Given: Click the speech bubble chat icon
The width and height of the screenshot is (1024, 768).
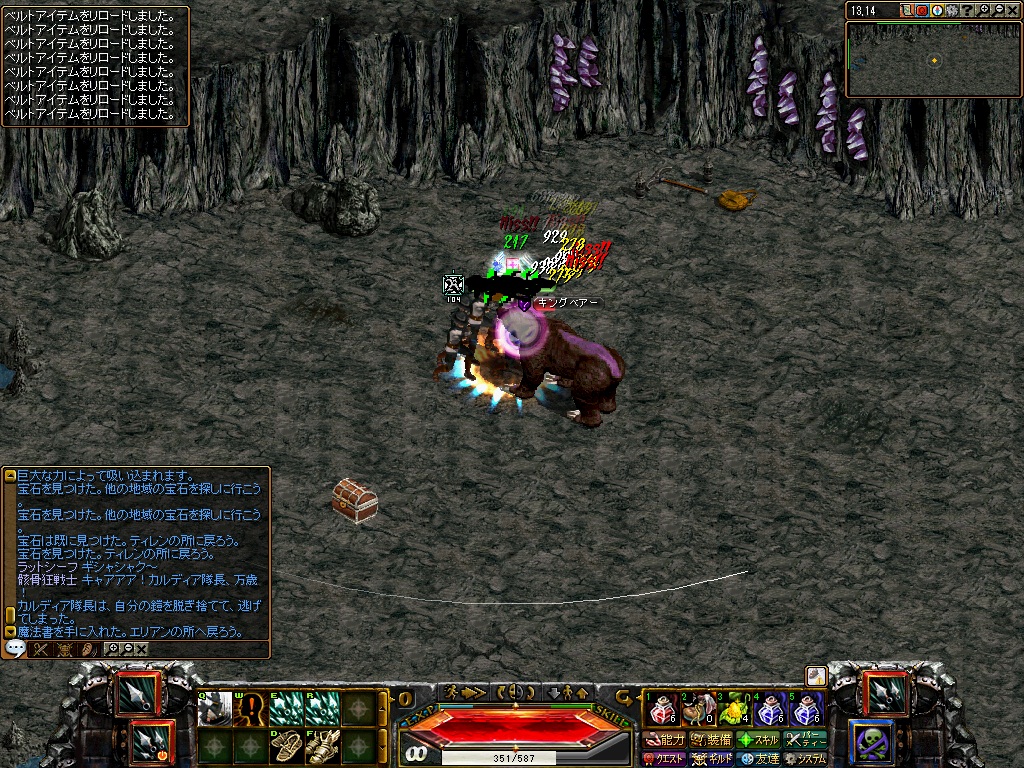Looking at the screenshot, I should coord(15,648).
